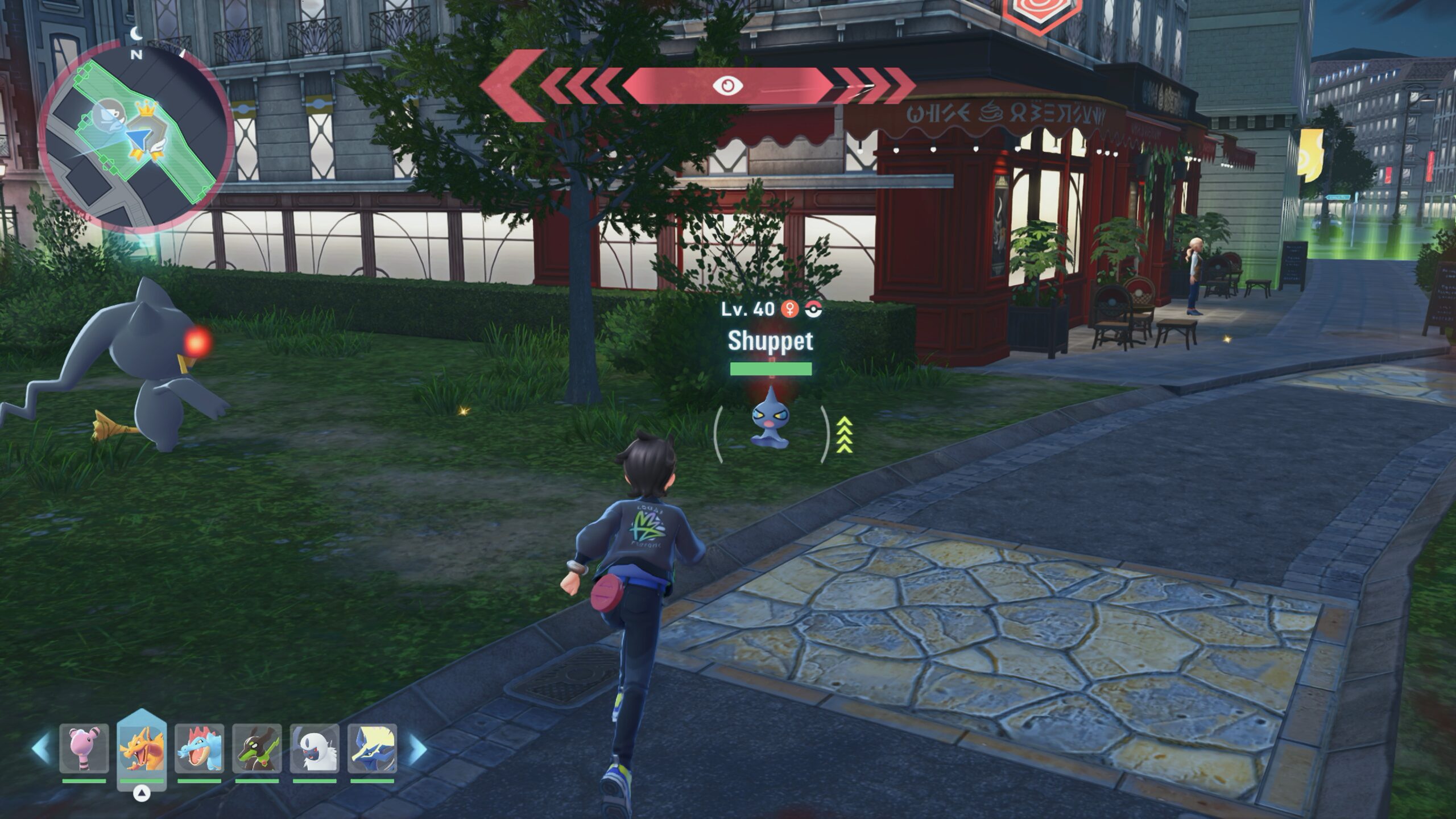The image size is (1456, 819).
Task: Select the café cup marker on minimap
Action: click(108, 113)
